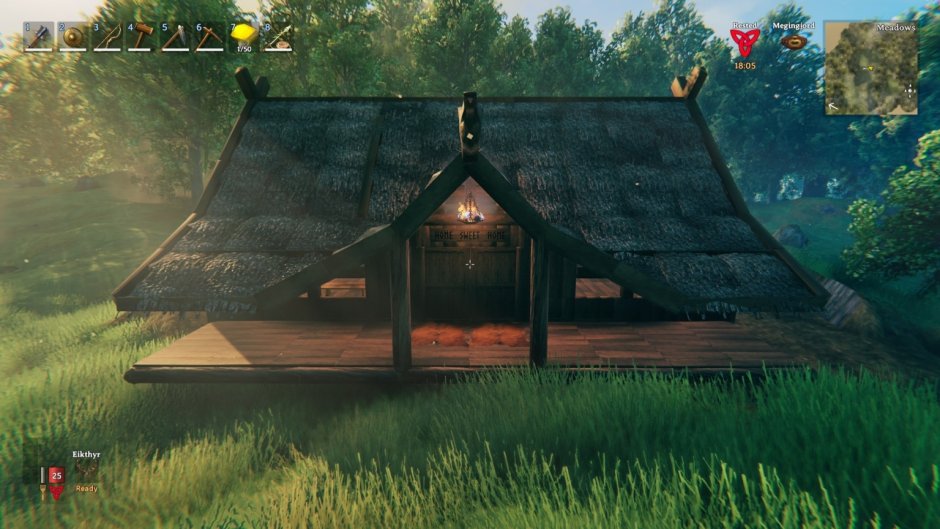The height and width of the screenshot is (529, 940).
Task: Use the yellow item stack in slot 7
Action: [x=245, y=37]
